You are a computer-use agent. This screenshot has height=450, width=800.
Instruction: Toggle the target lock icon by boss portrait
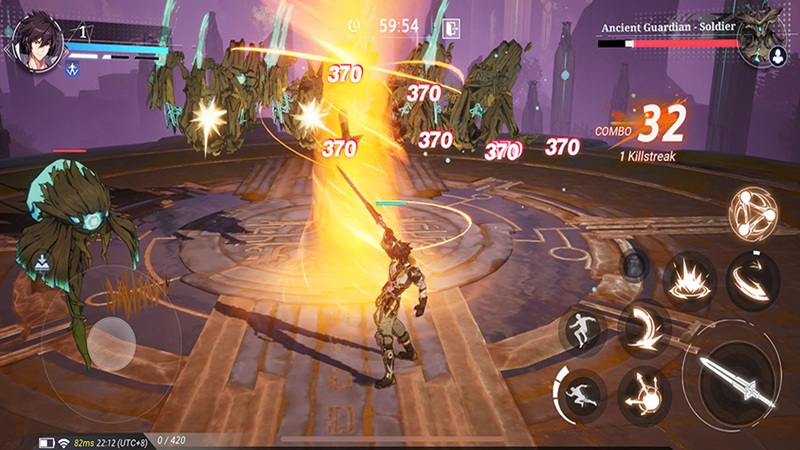(777, 56)
